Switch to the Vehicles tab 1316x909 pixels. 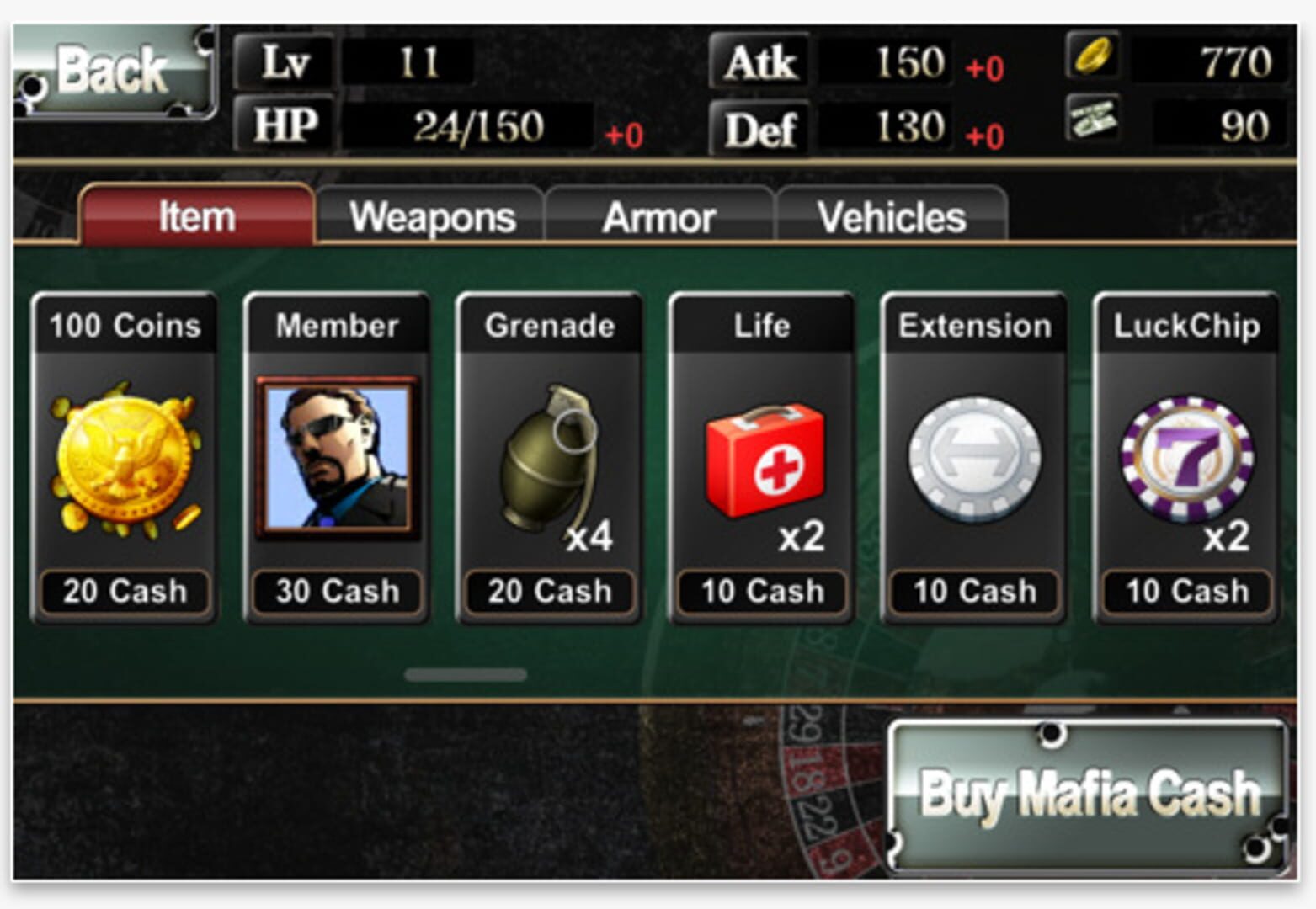[891, 217]
